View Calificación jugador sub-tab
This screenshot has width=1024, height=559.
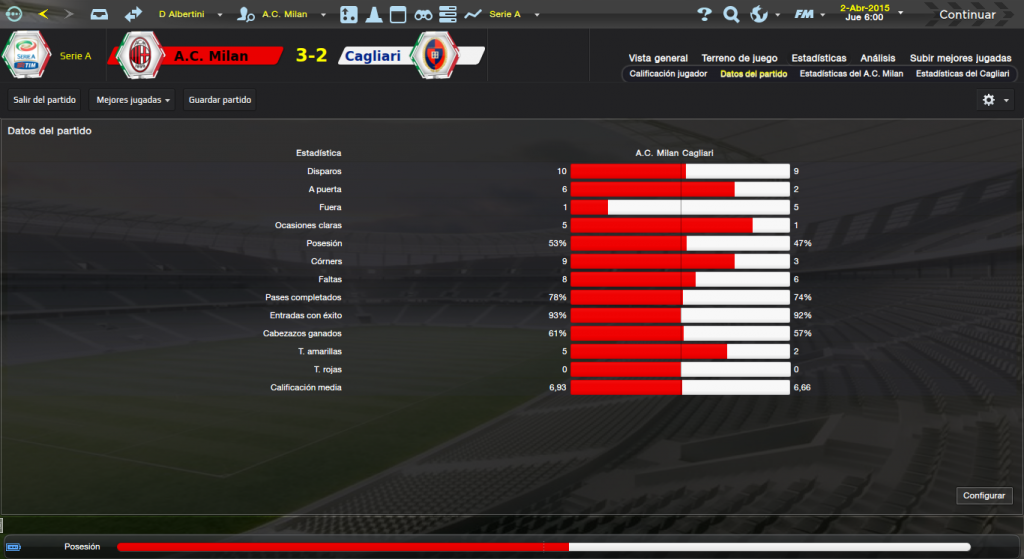(x=668, y=74)
